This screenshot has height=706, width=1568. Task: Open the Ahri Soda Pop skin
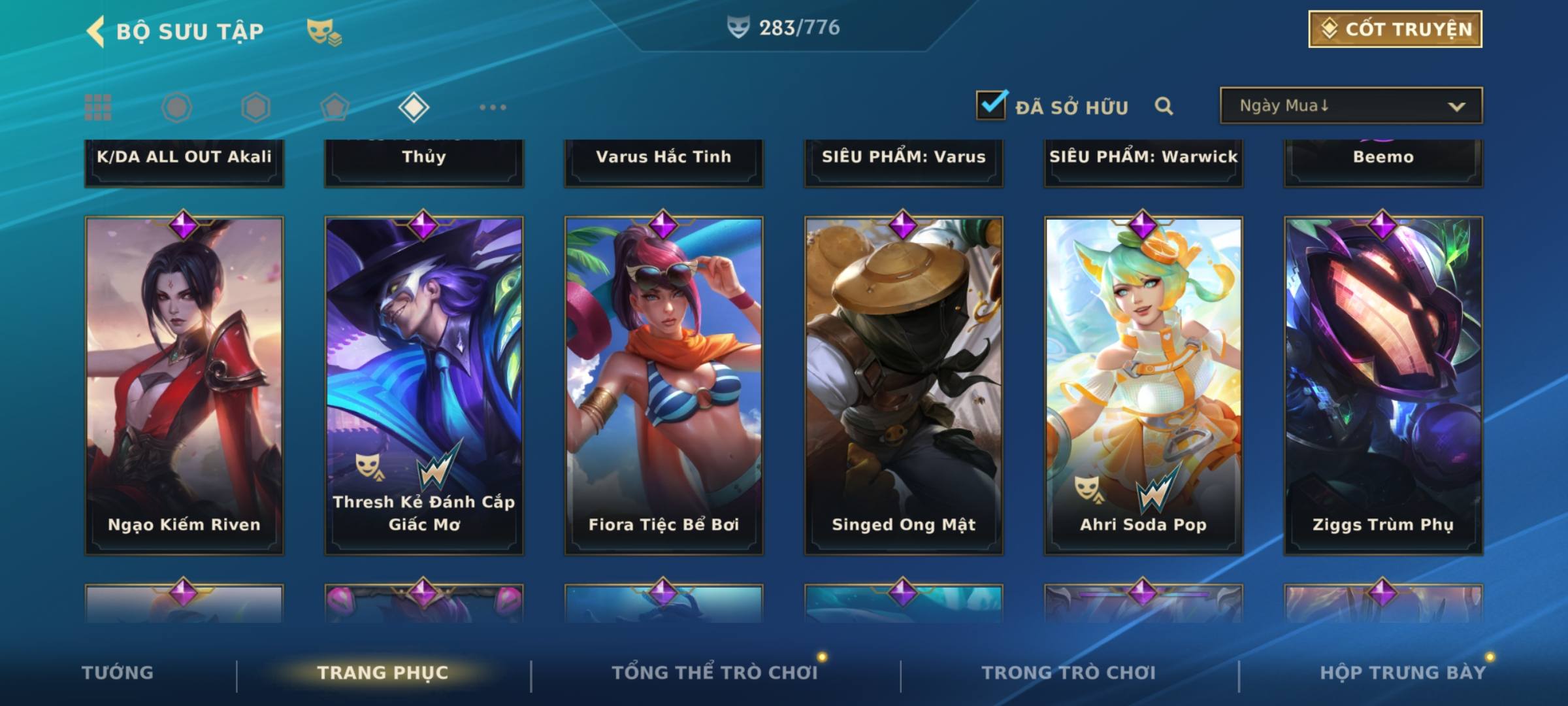[x=1143, y=386]
